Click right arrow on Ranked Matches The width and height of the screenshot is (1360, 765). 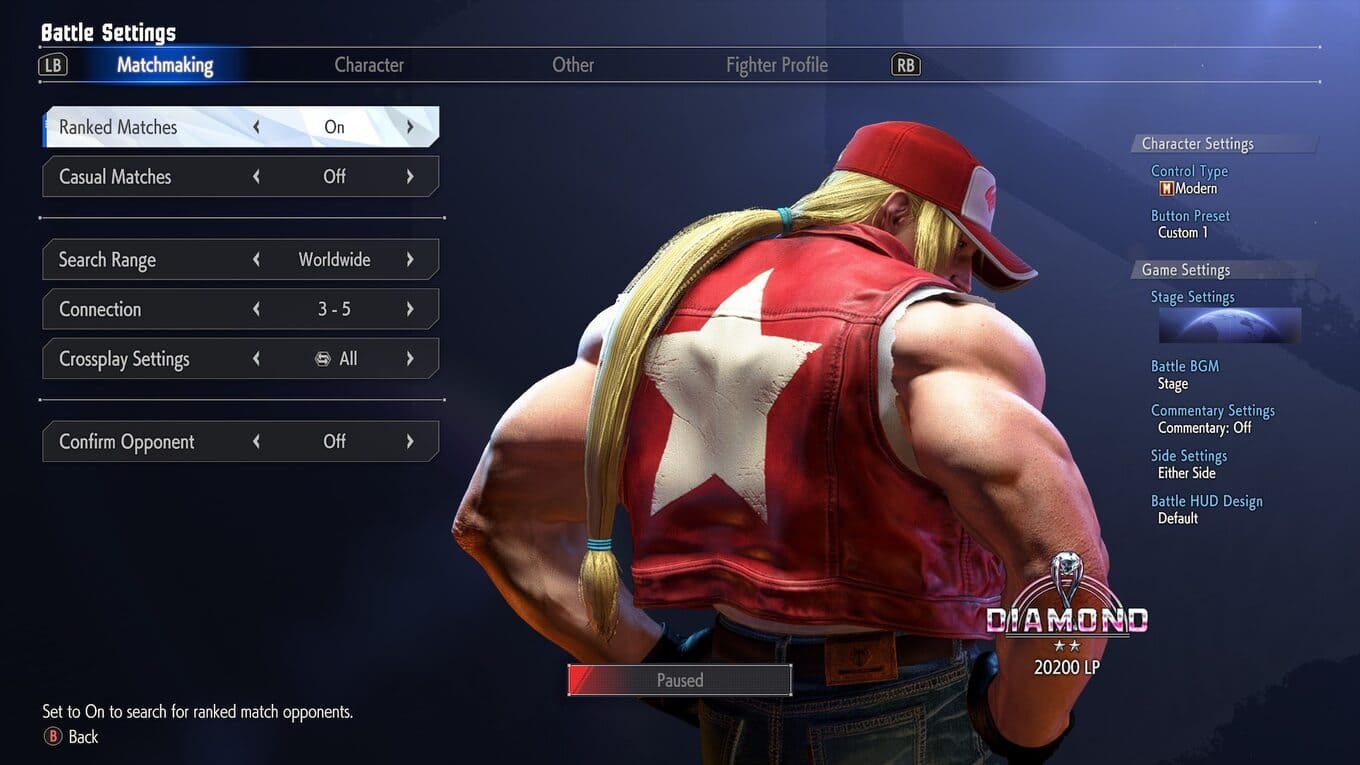(x=410, y=127)
